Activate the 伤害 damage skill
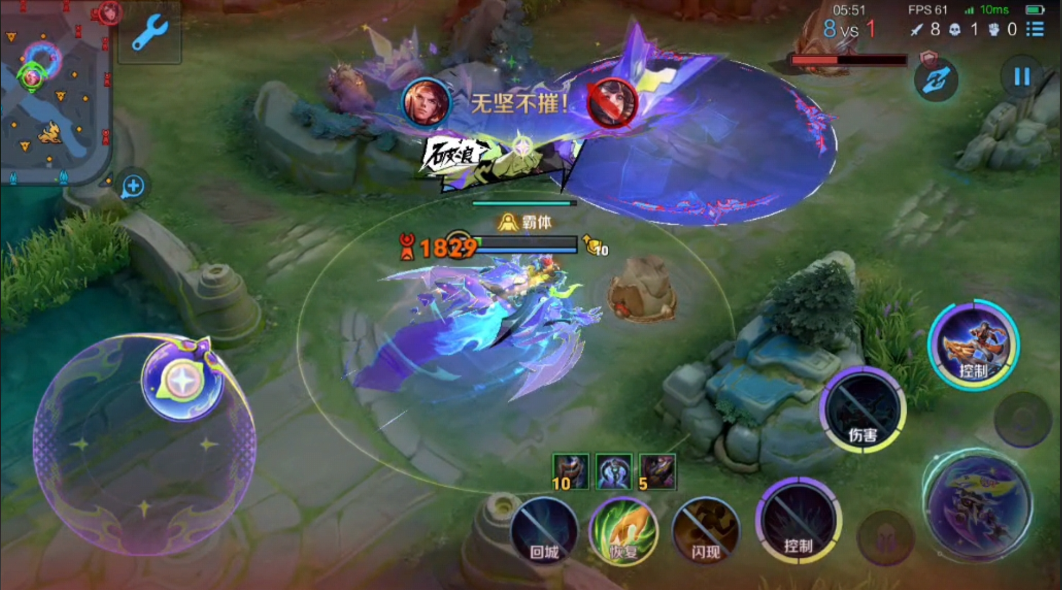 point(863,410)
